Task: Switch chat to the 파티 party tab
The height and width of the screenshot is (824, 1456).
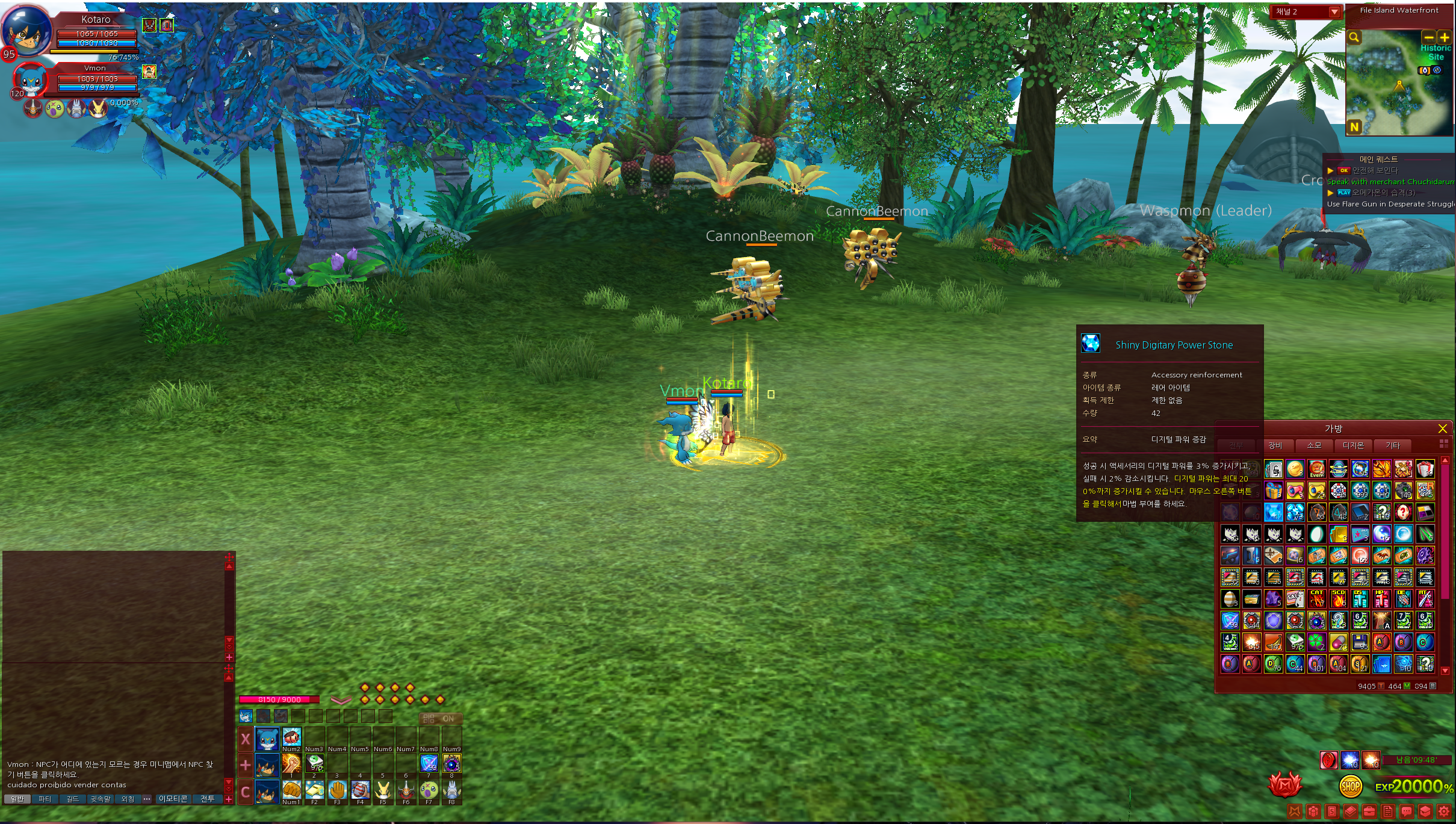Action: pyautogui.click(x=45, y=799)
